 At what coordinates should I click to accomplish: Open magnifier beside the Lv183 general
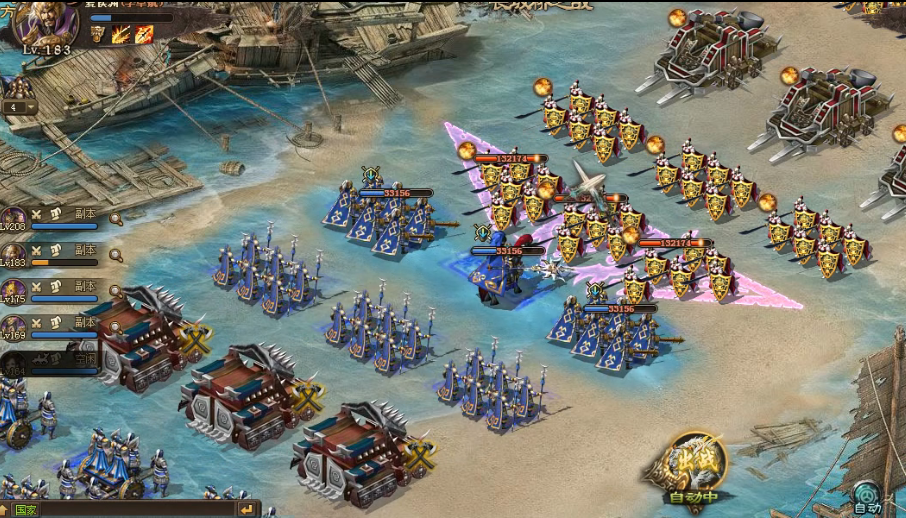coord(116,255)
